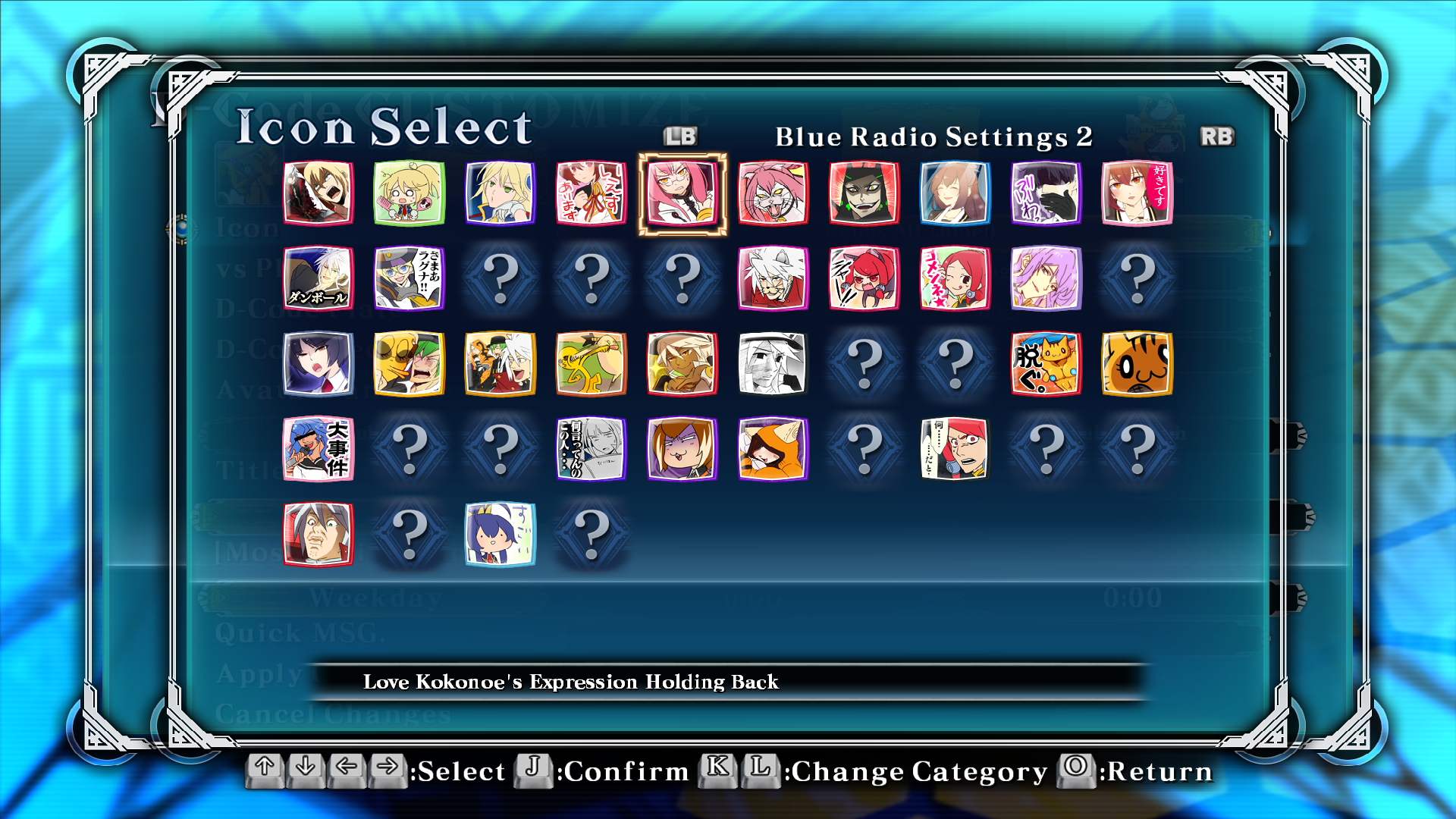Select the pink cat-faced Kokonoe icon
The height and width of the screenshot is (819, 1456).
pyautogui.click(x=773, y=193)
